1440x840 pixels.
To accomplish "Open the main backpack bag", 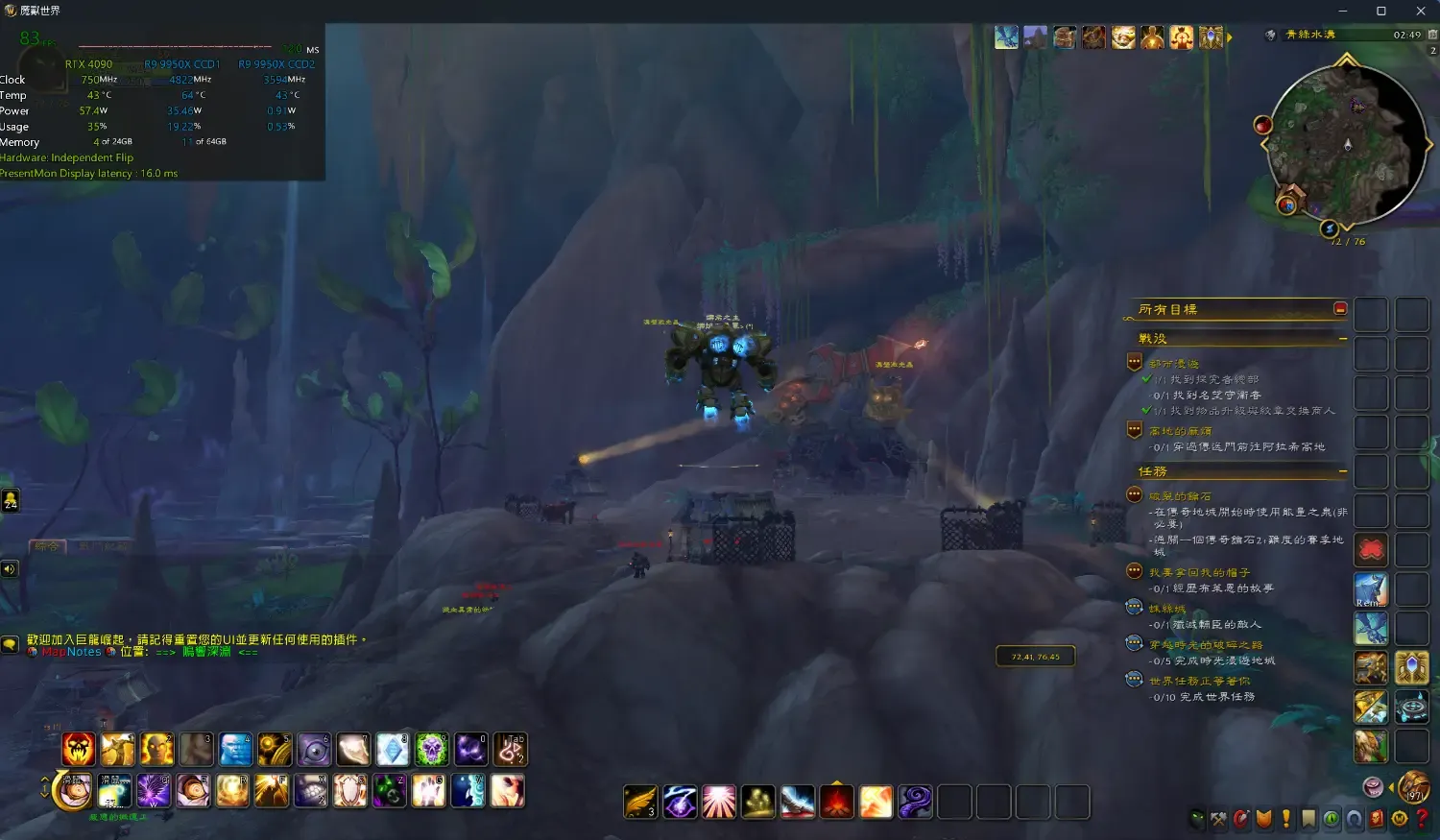I will click(1413, 787).
